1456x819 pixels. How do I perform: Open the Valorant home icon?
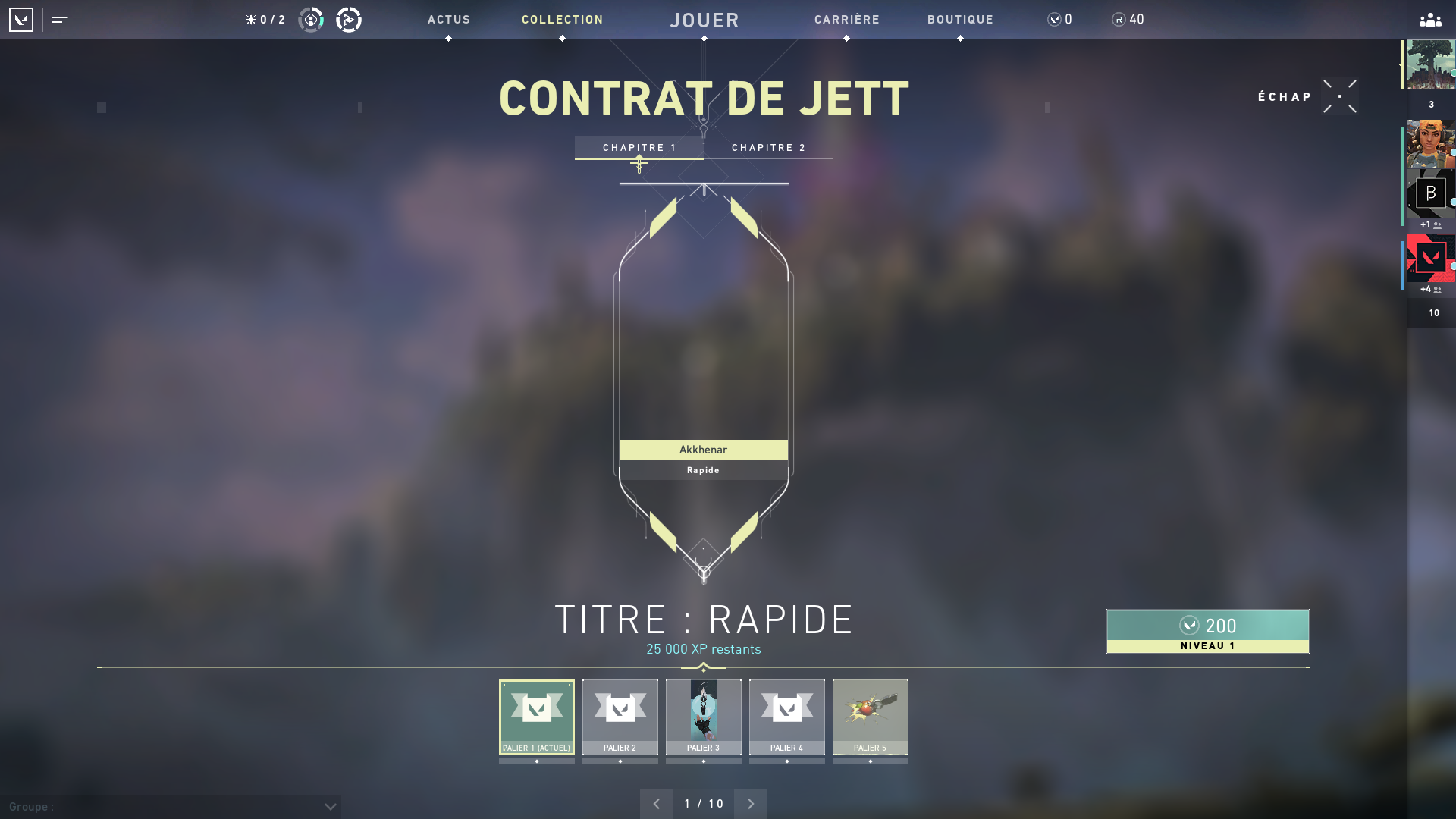click(21, 20)
